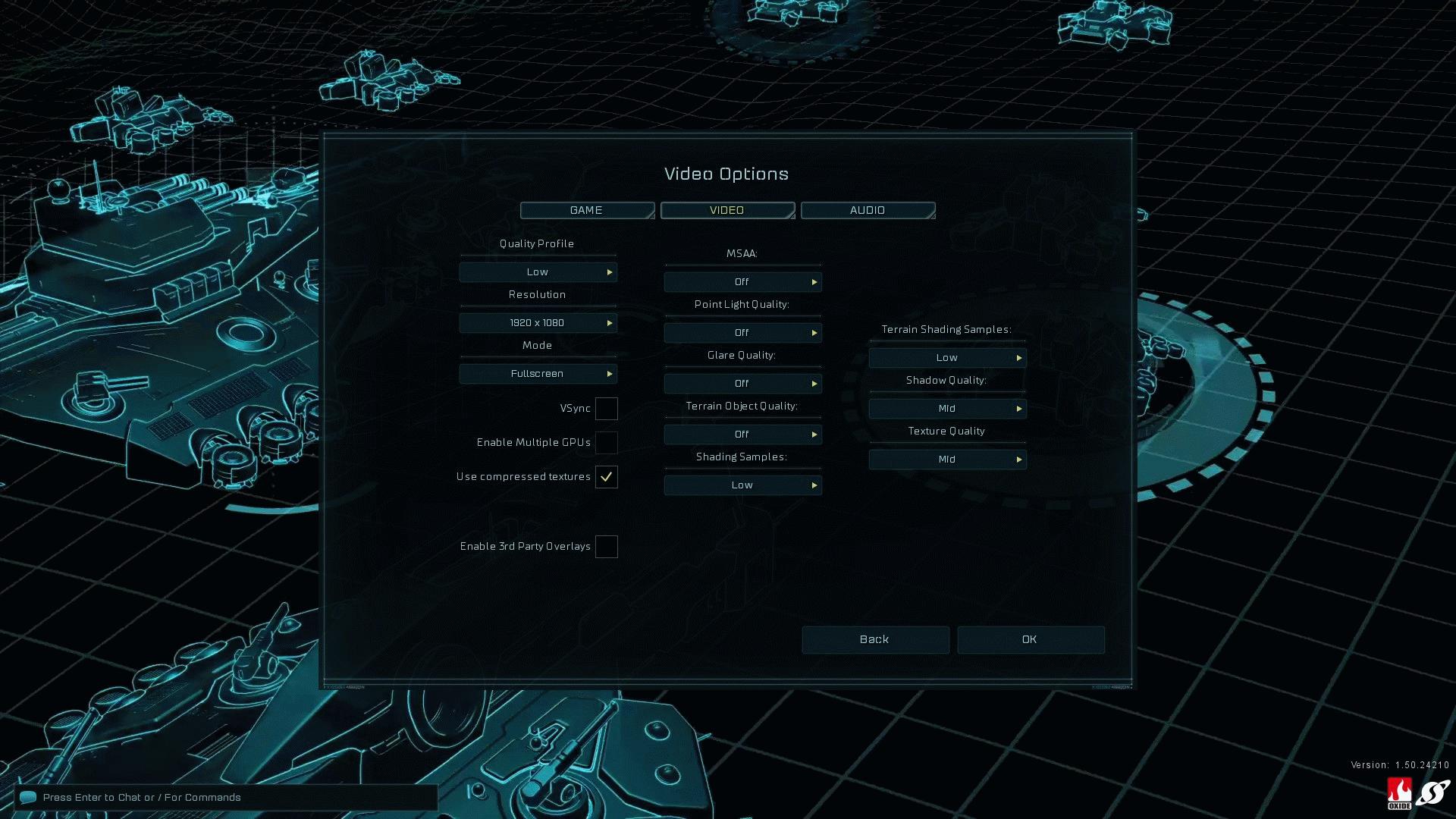Viewport: 1456px width, 819px height.
Task: Open the Shading Samples dropdown
Action: [x=742, y=485]
